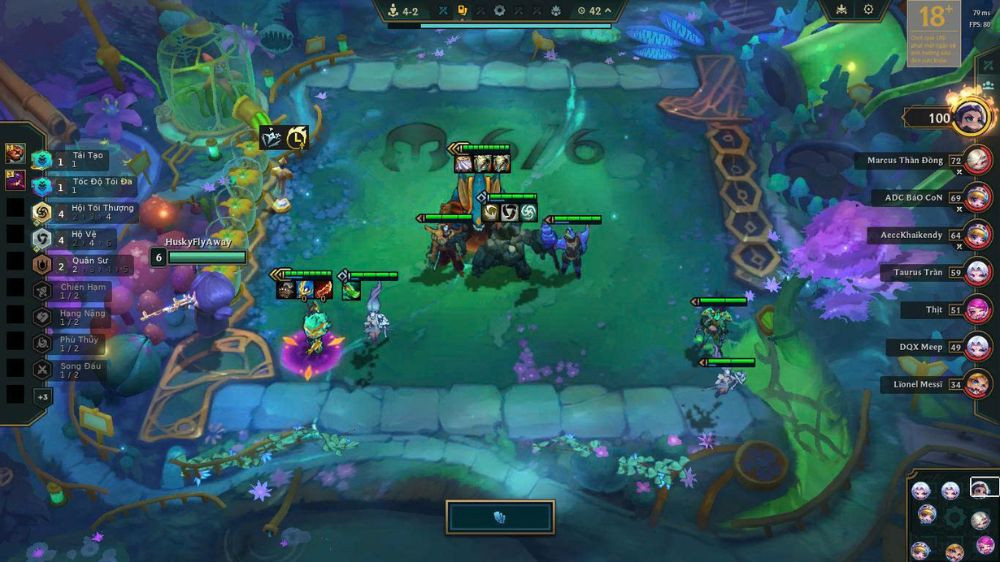This screenshot has height=562, width=1000.
Task: View DQX Meep's board
Action: point(978,347)
